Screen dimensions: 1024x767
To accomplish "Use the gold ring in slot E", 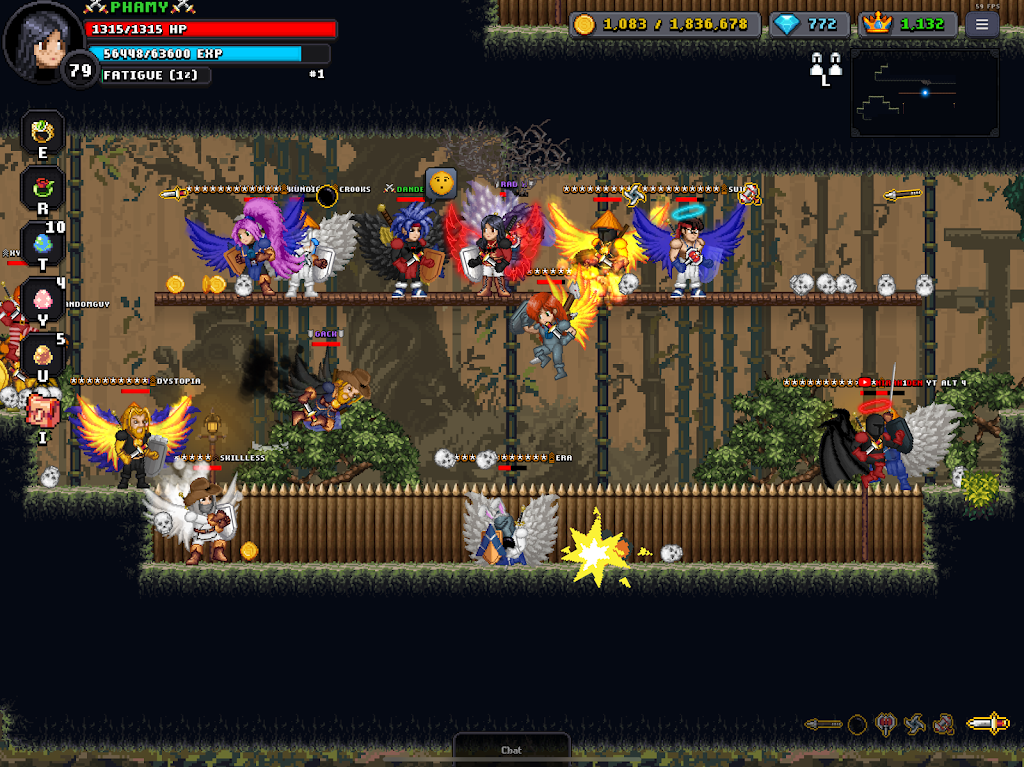I will point(43,131).
